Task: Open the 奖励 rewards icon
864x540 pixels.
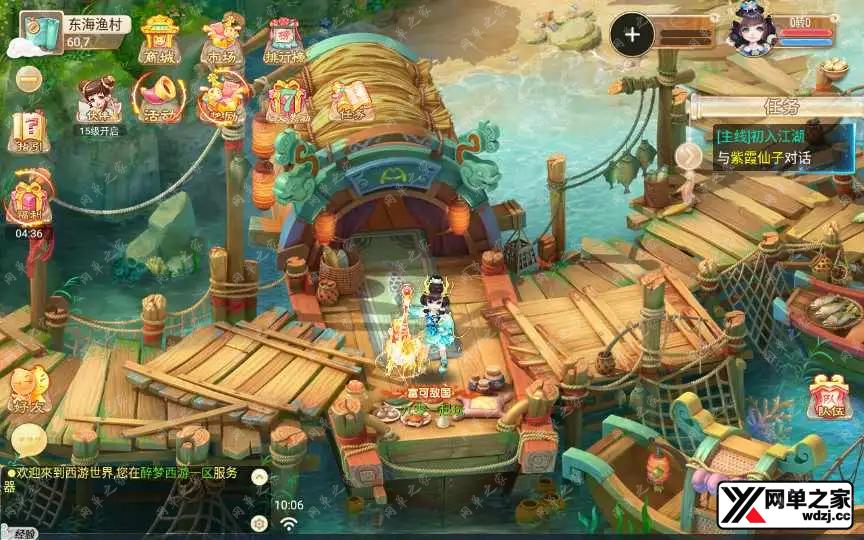Action: pyautogui.click(x=223, y=100)
